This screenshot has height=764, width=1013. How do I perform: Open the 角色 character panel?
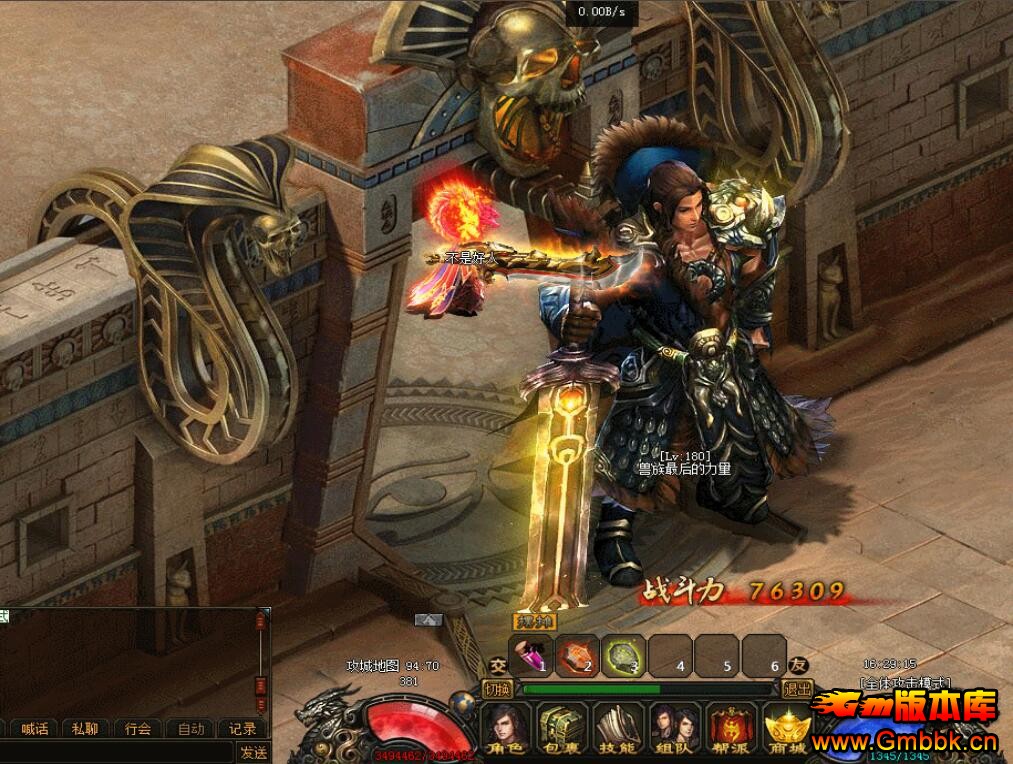[x=508, y=730]
